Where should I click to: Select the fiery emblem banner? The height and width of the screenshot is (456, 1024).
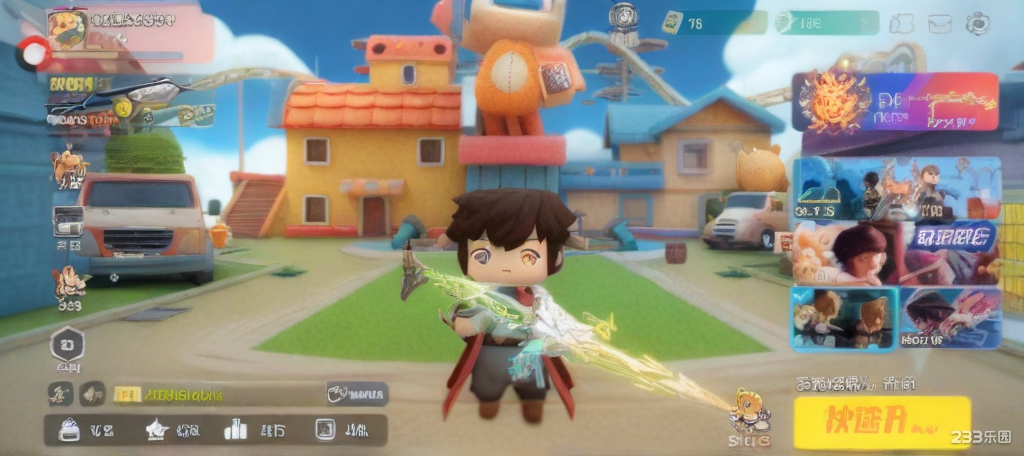[897, 102]
